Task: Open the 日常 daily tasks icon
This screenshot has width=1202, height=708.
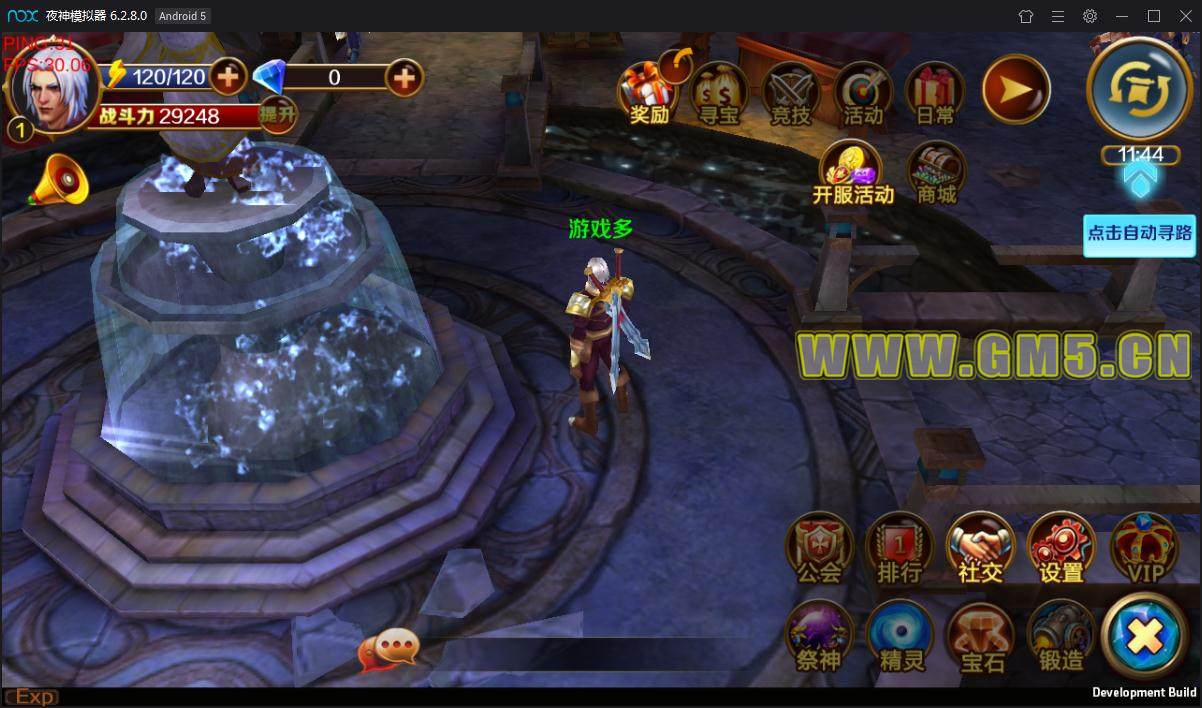Action: [x=935, y=93]
